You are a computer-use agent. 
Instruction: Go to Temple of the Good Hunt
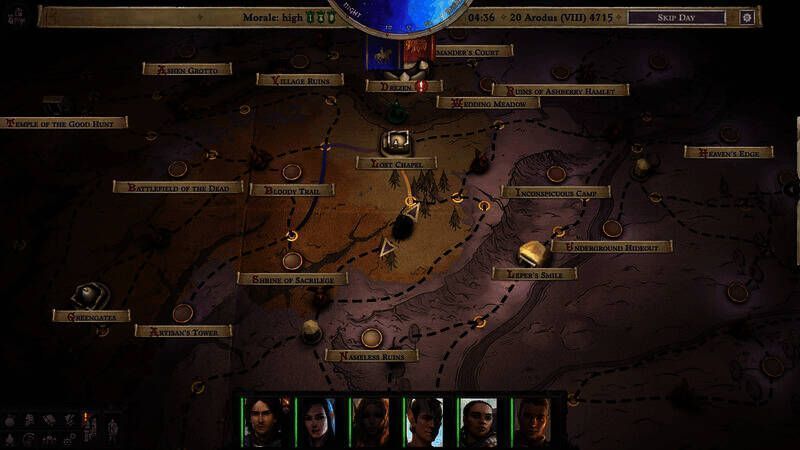(x=66, y=123)
